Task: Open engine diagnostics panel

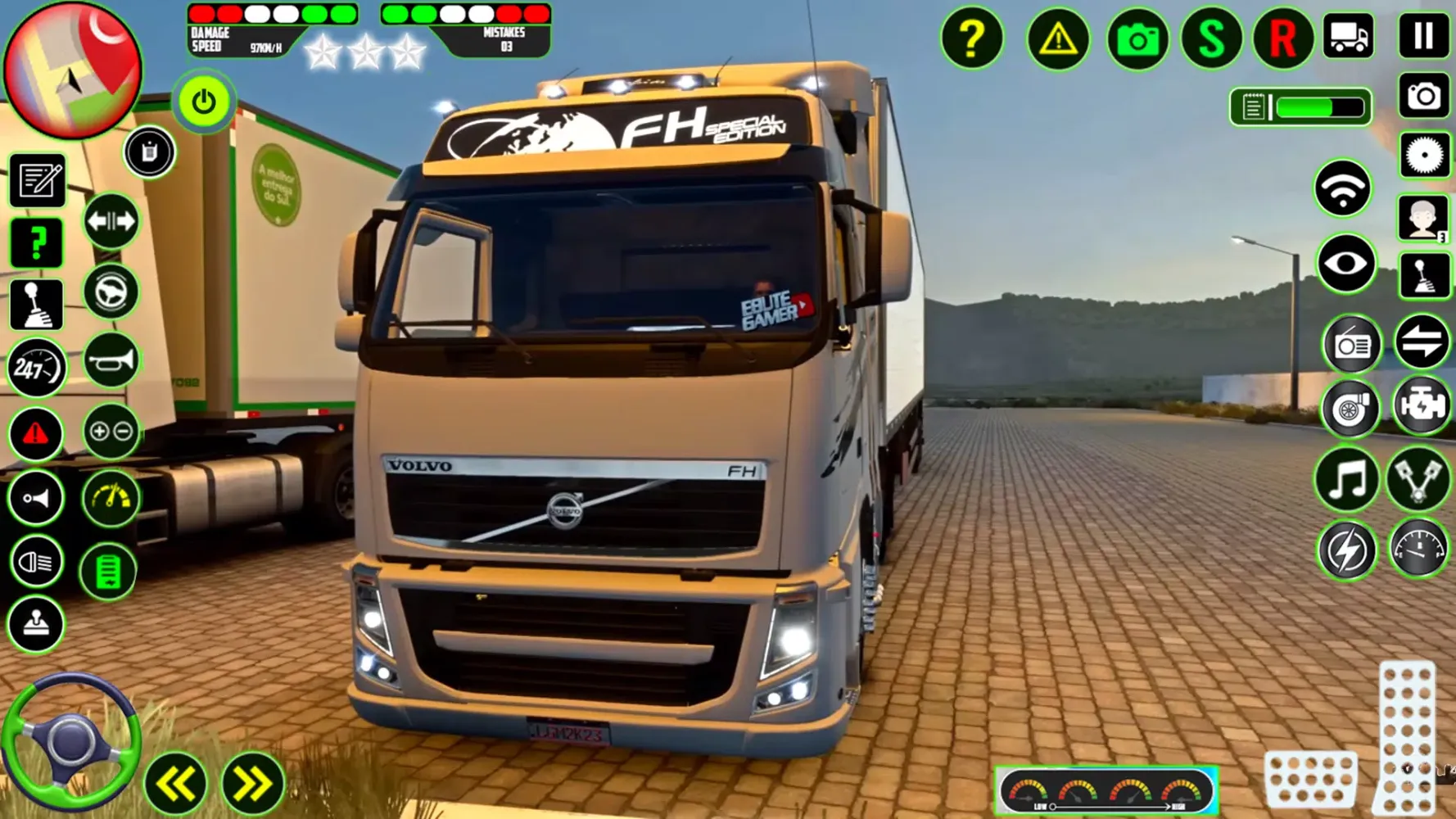Action: [1422, 405]
